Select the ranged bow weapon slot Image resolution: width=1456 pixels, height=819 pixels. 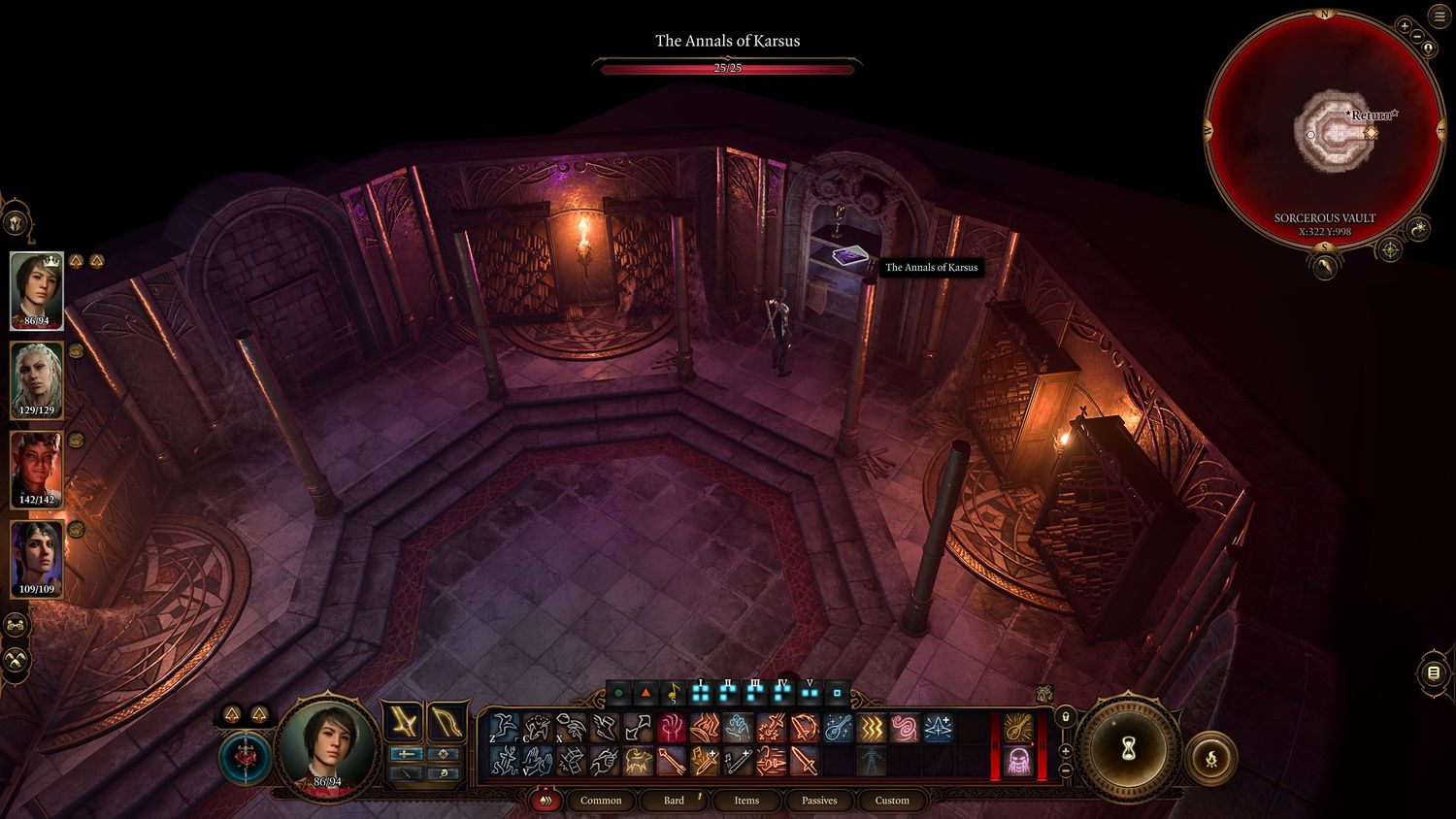pos(446,723)
